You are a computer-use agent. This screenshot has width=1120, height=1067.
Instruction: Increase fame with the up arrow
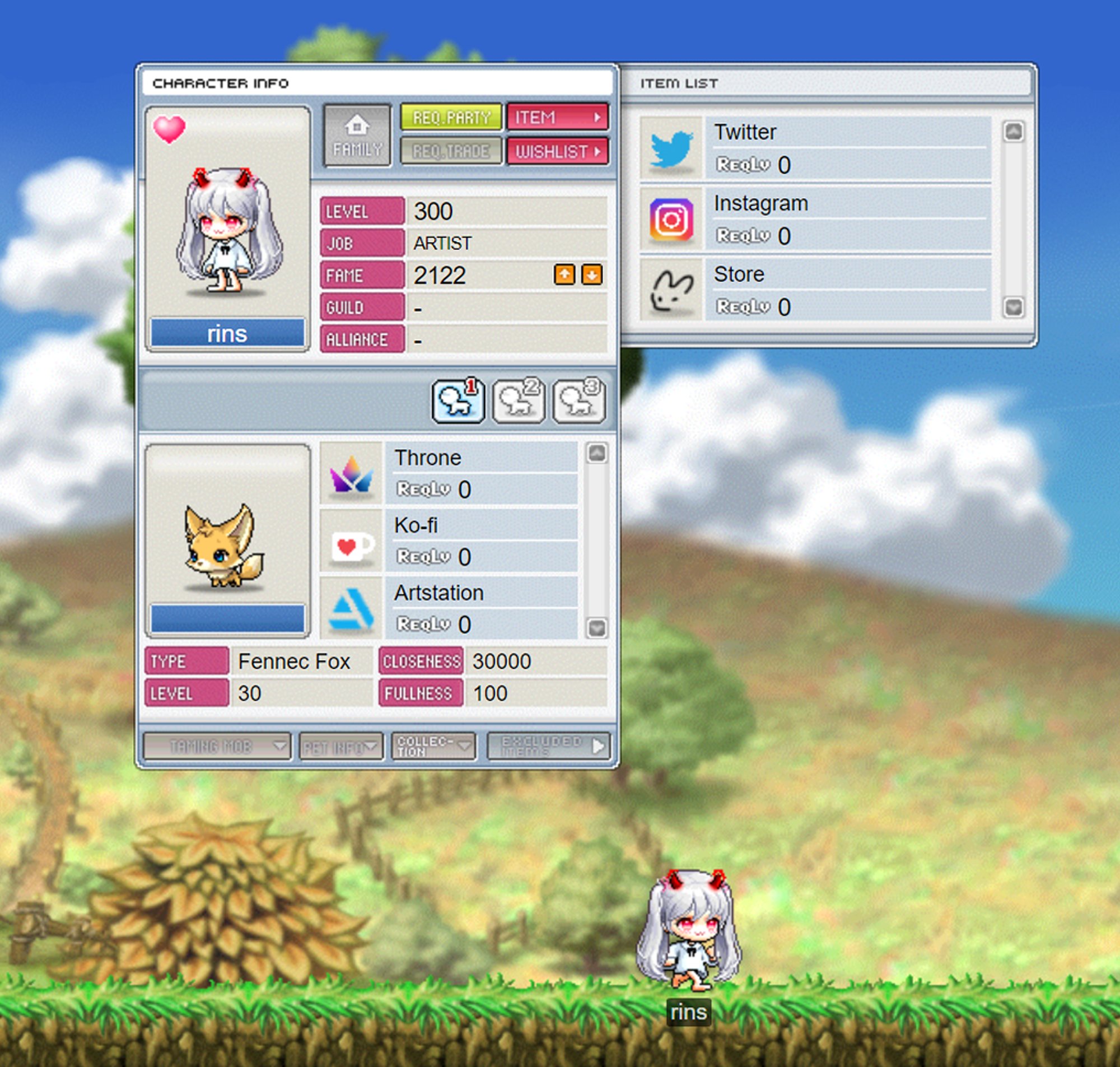coord(564,274)
